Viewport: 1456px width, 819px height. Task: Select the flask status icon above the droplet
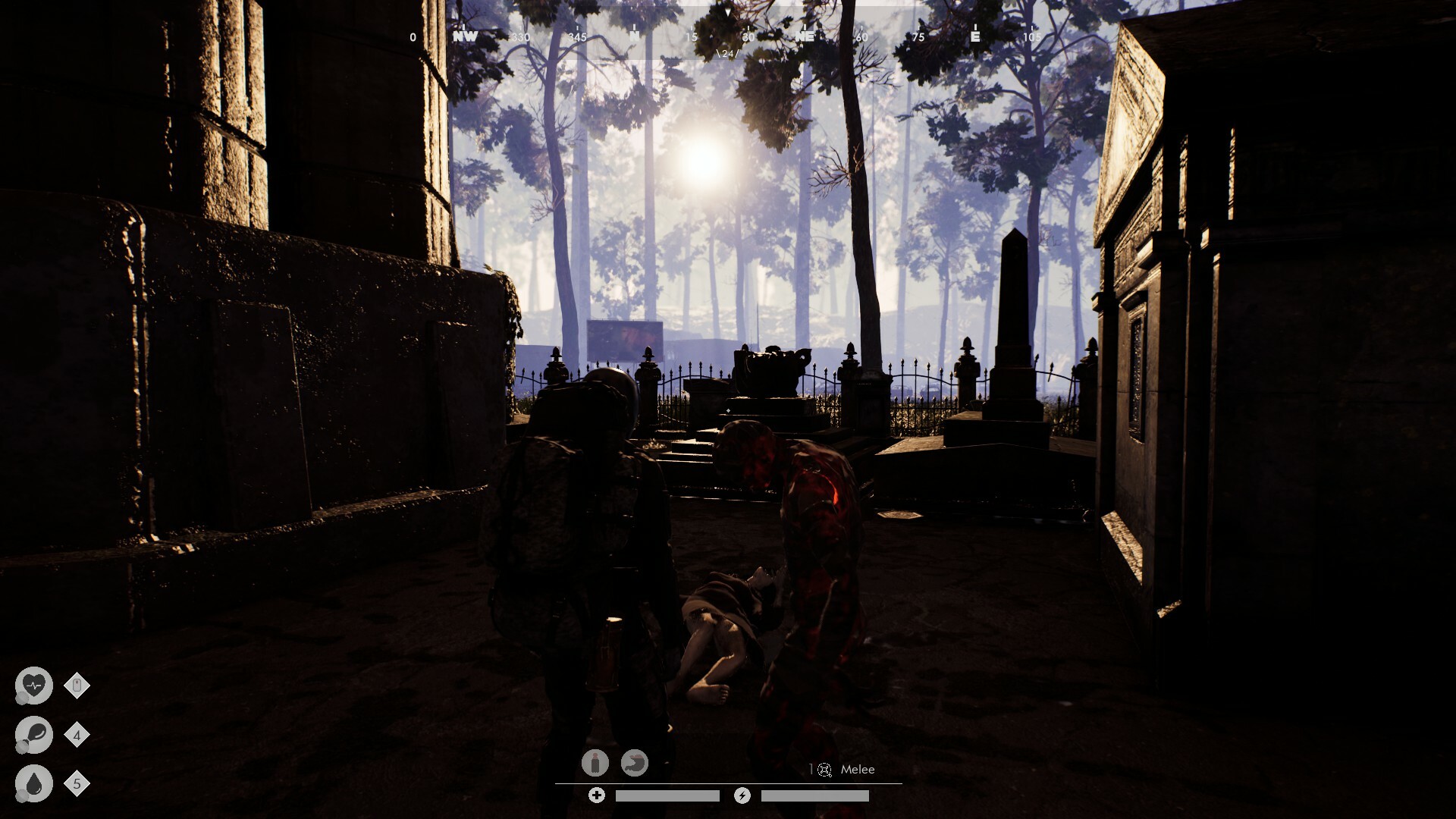coord(35,736)
